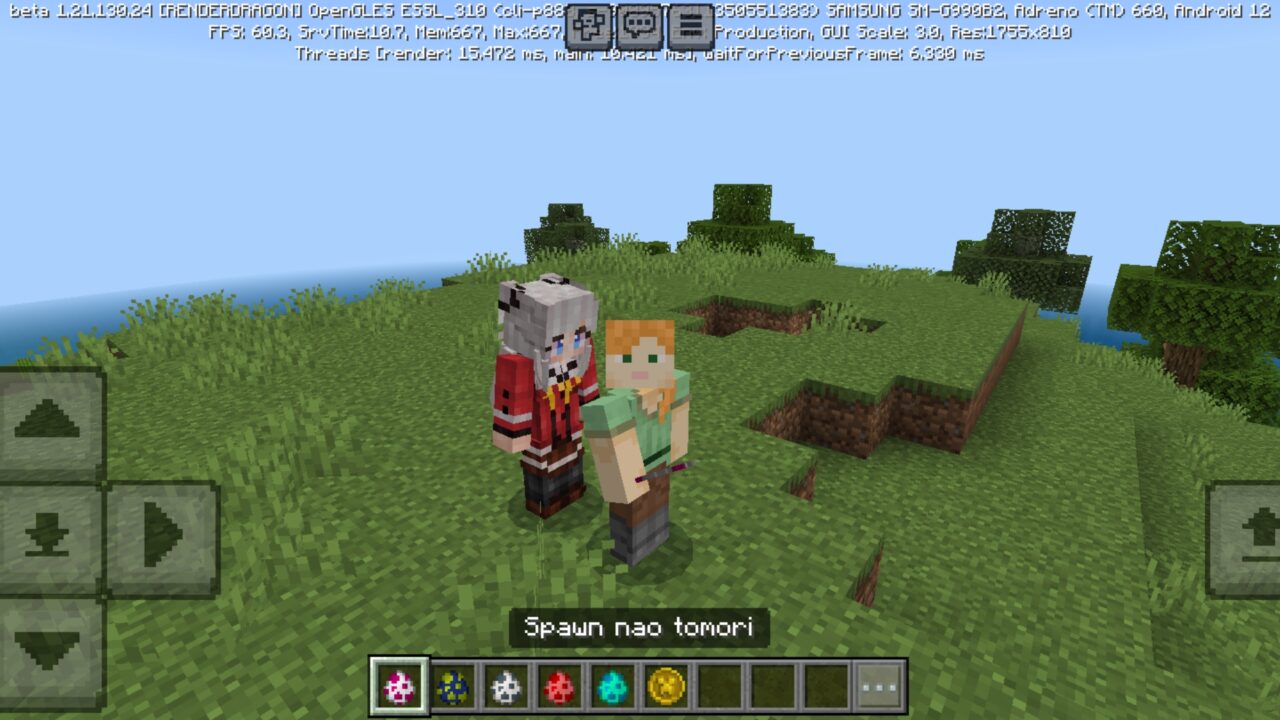Tap the sneak button above the D-pad
Image resolution: width=1280 pixels, height=720 pixels.
click(x=48, y=517)
